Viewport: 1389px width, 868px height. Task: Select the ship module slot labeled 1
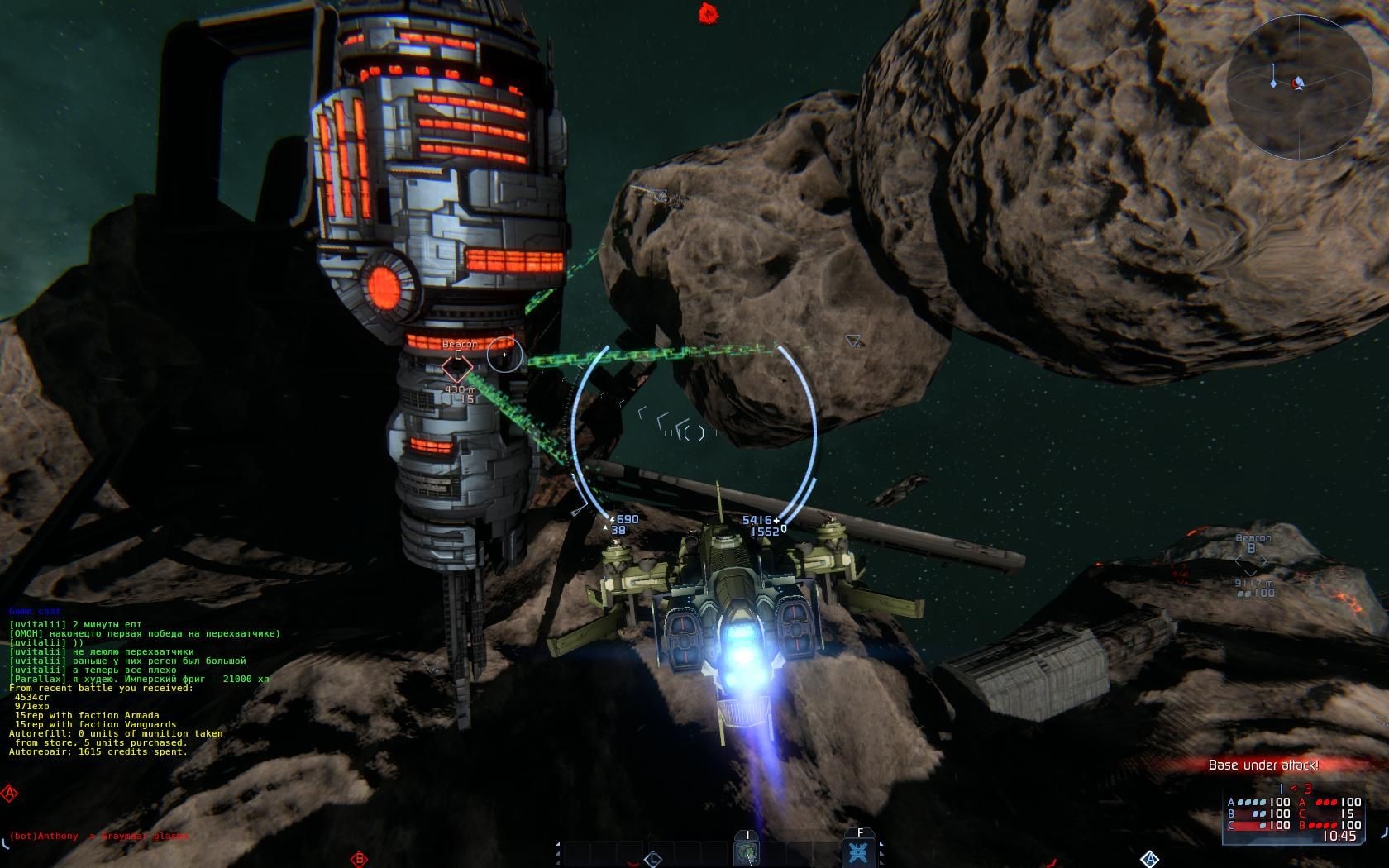click(x=747, y=851)
